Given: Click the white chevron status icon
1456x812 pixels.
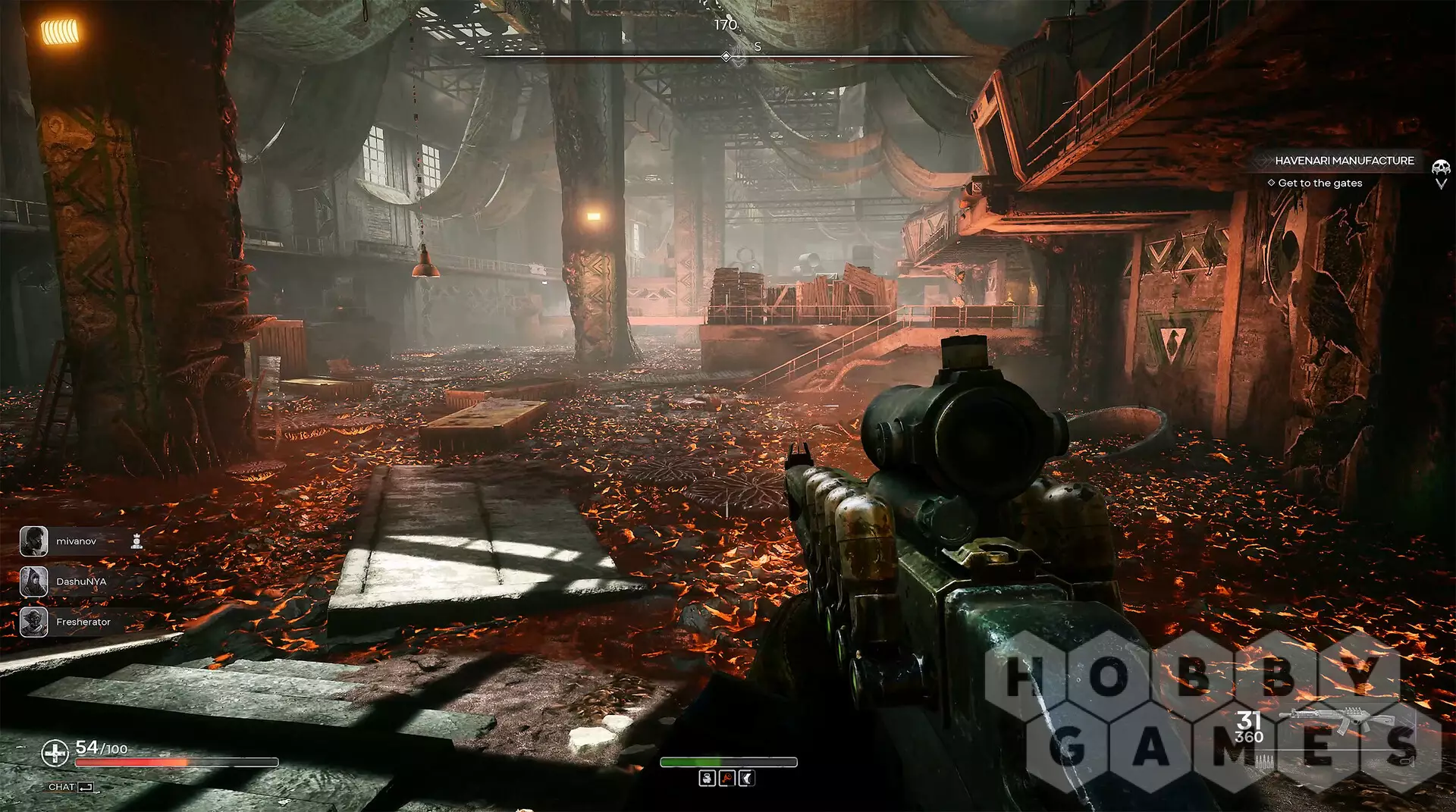Looking at the screenshot, I should coord(746,779).
